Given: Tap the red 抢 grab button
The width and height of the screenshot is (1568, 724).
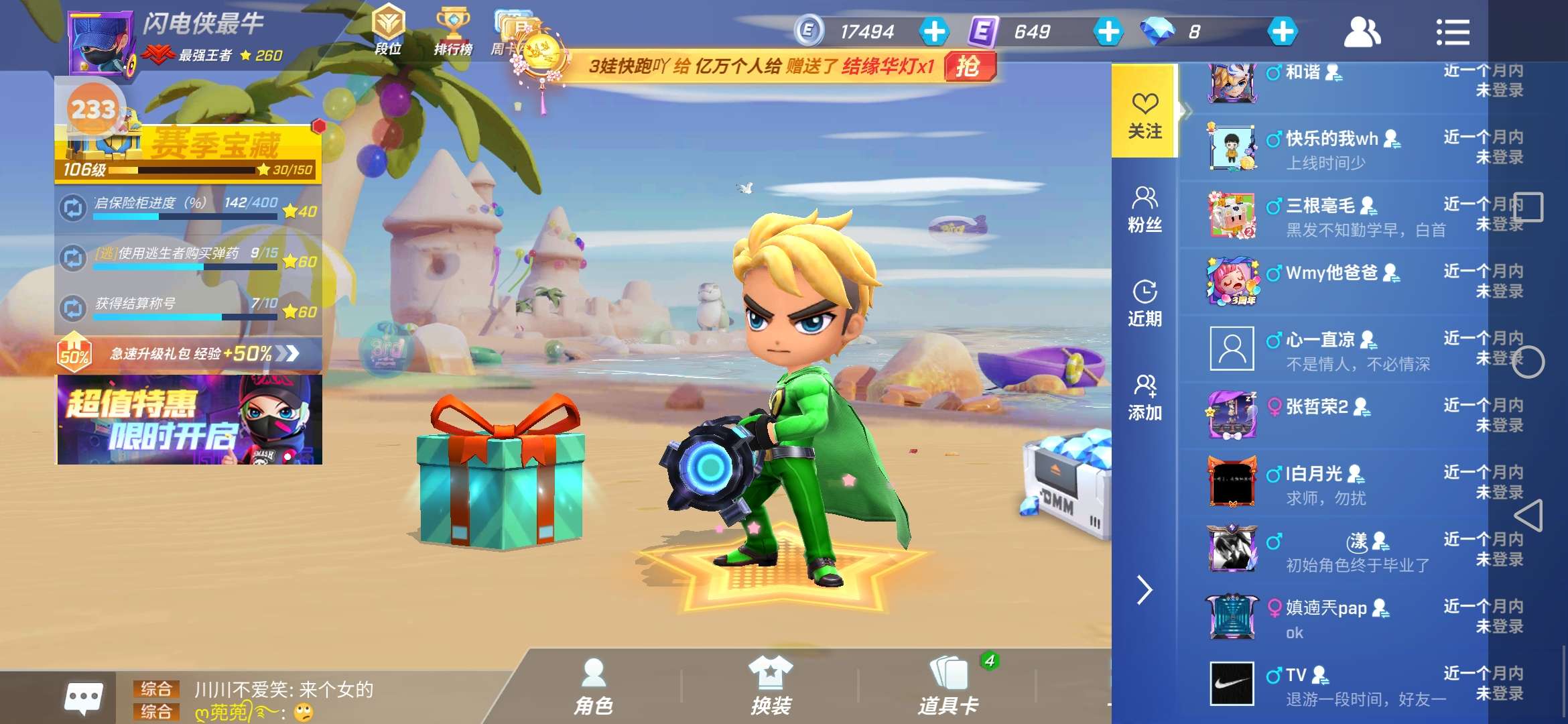Looking at the screenshot, I should point(969,66).
